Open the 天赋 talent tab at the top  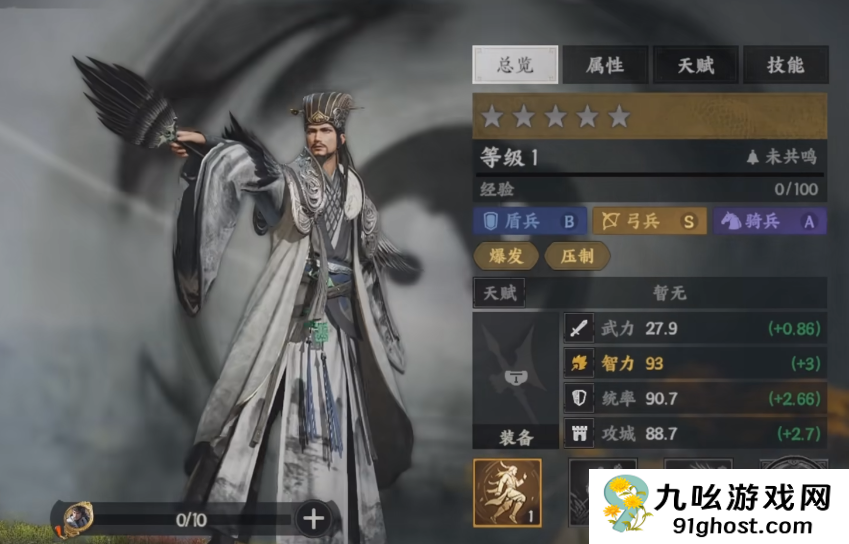click(x=696, y=65)
